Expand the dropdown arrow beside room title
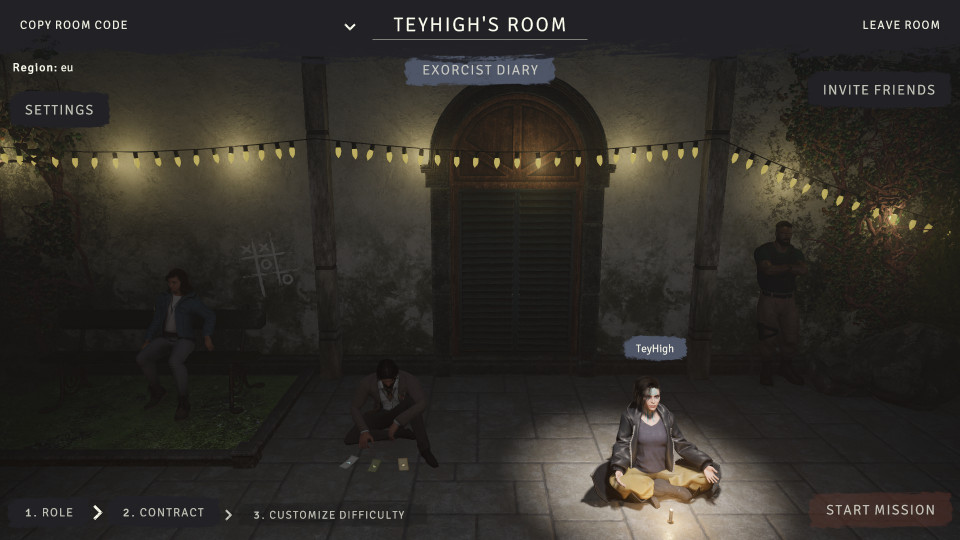This screenshot has height=540, width=960. pos(350,27)
